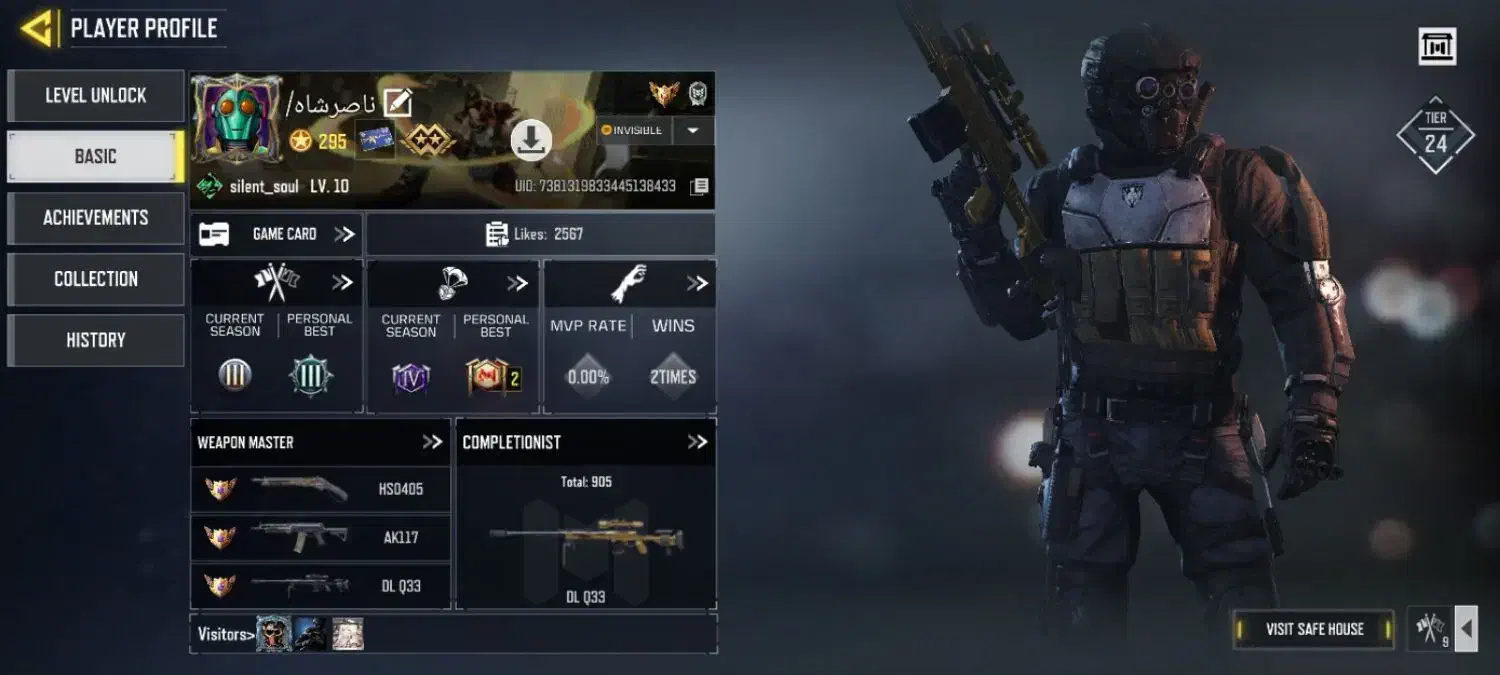
Task: Tap the download arrow button
Action: pos(531,140)
